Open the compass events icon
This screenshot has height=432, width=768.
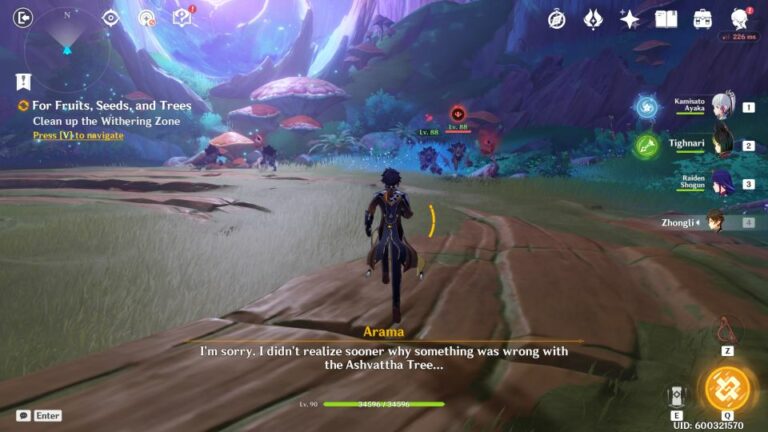click(557, 19)
